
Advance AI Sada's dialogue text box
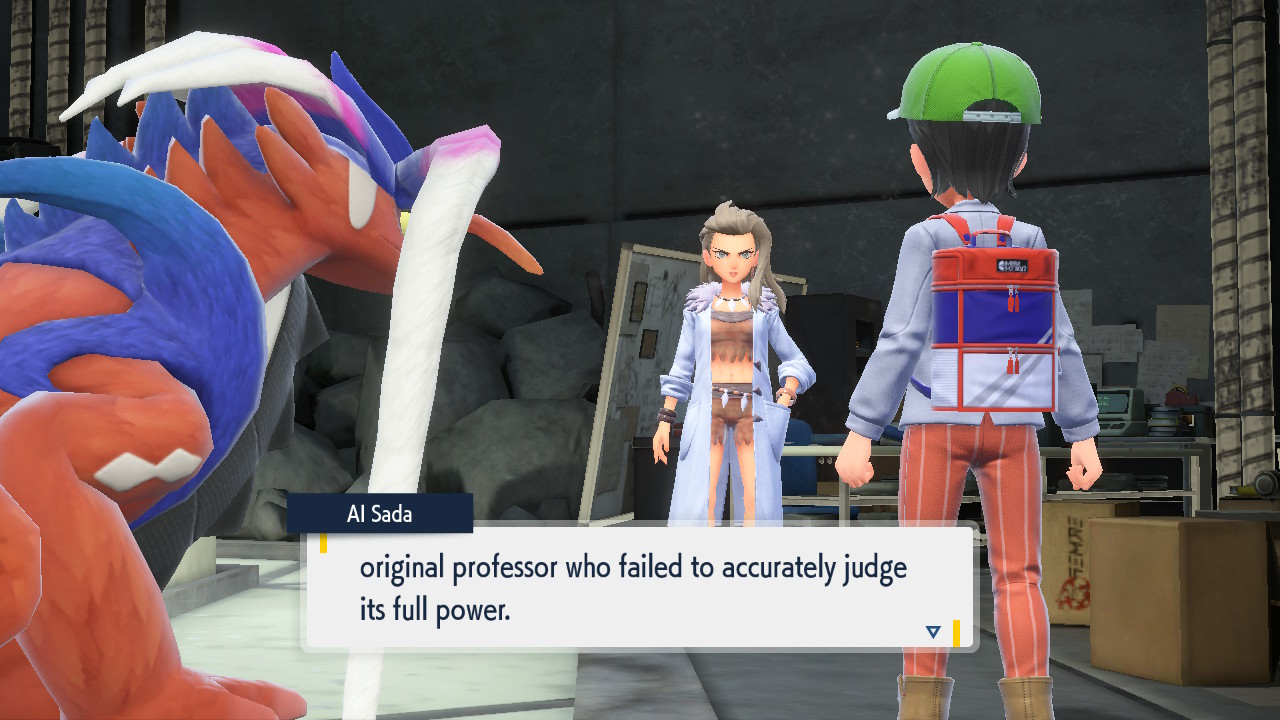tap(638, 588)
